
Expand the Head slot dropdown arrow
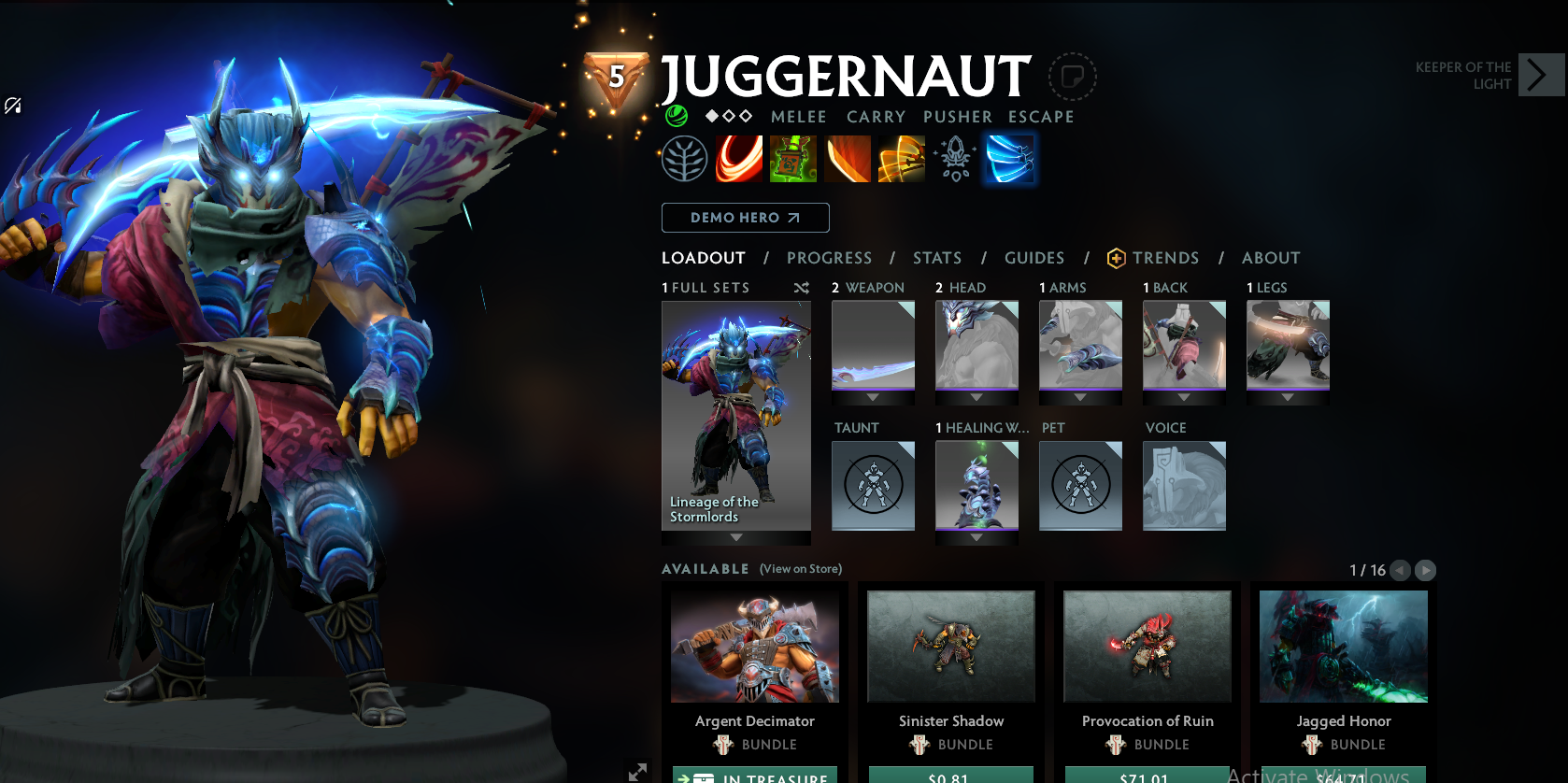976,396
